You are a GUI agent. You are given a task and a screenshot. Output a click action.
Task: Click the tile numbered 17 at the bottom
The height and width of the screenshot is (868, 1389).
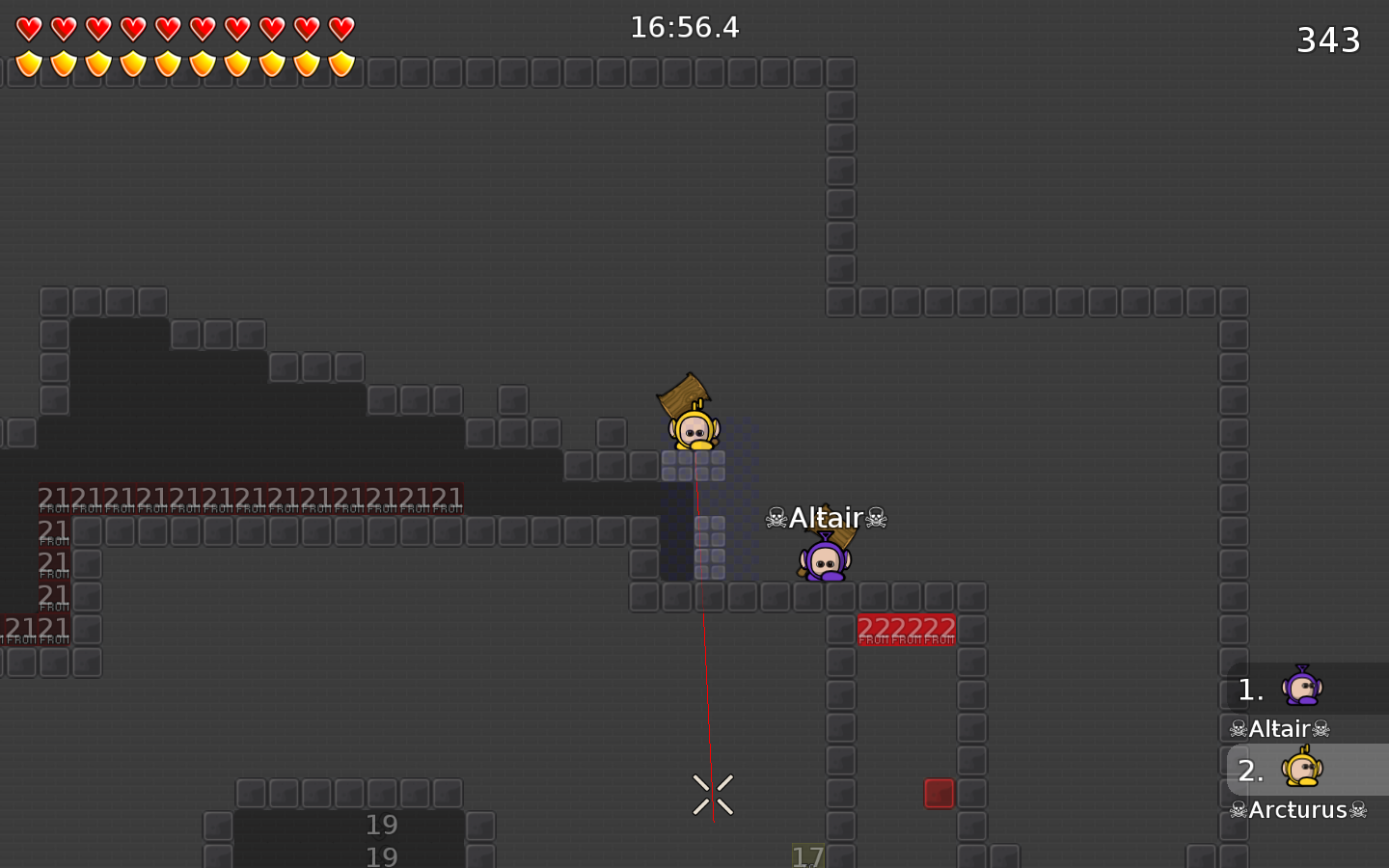point(808,856)
